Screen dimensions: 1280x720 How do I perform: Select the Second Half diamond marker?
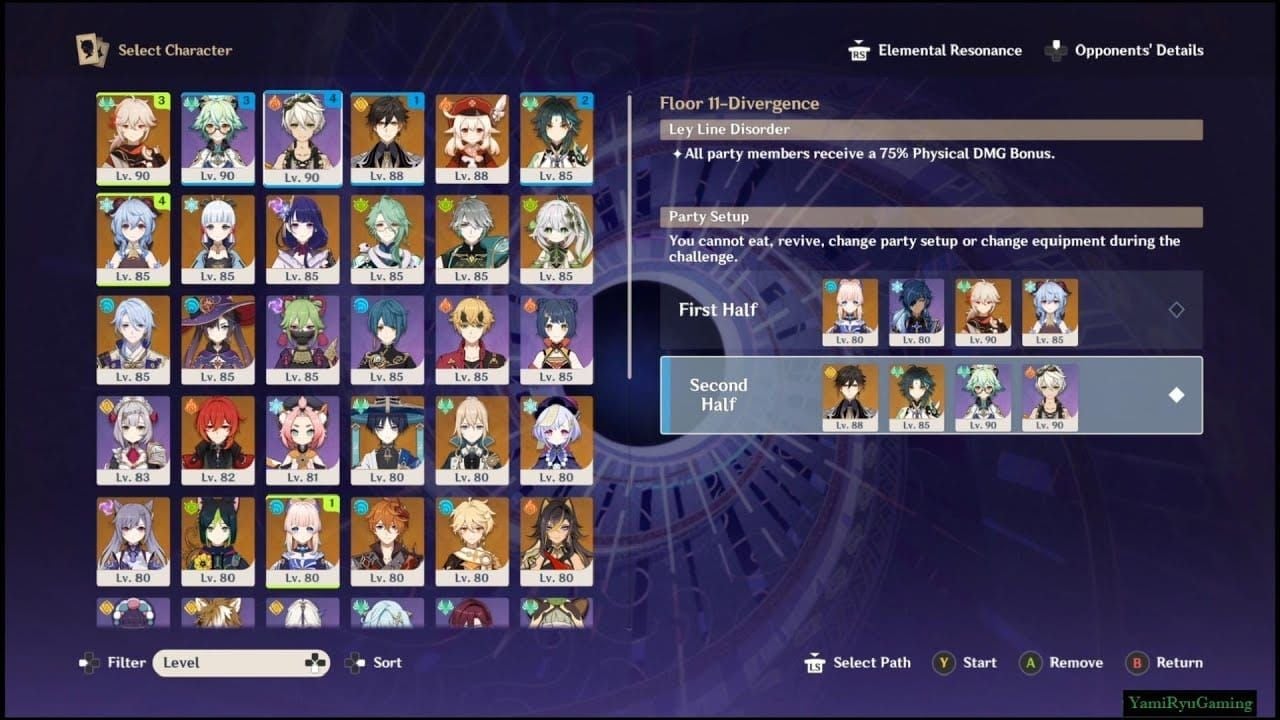[1176, 395]
